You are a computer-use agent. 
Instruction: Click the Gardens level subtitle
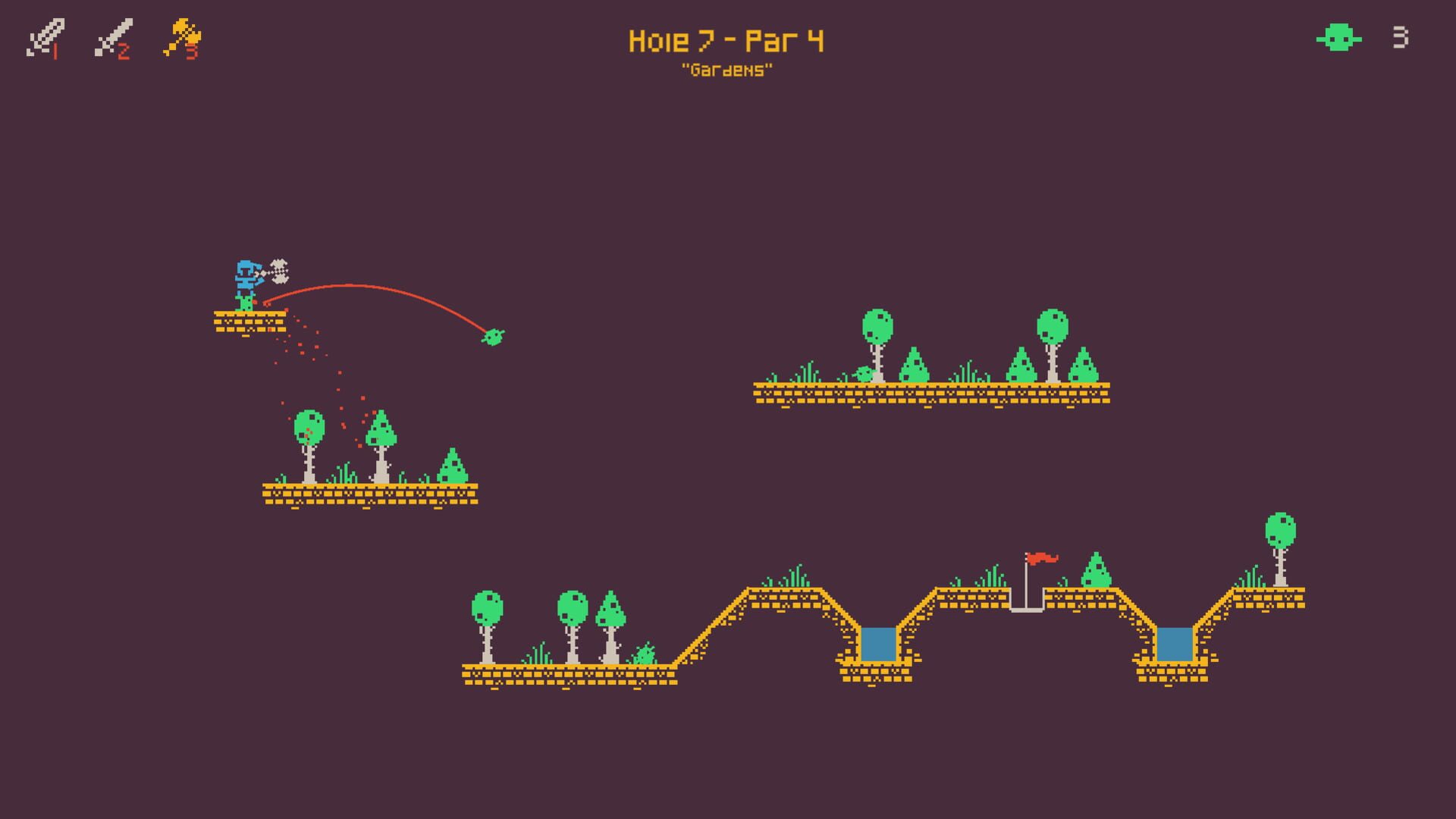pos(726,72)
